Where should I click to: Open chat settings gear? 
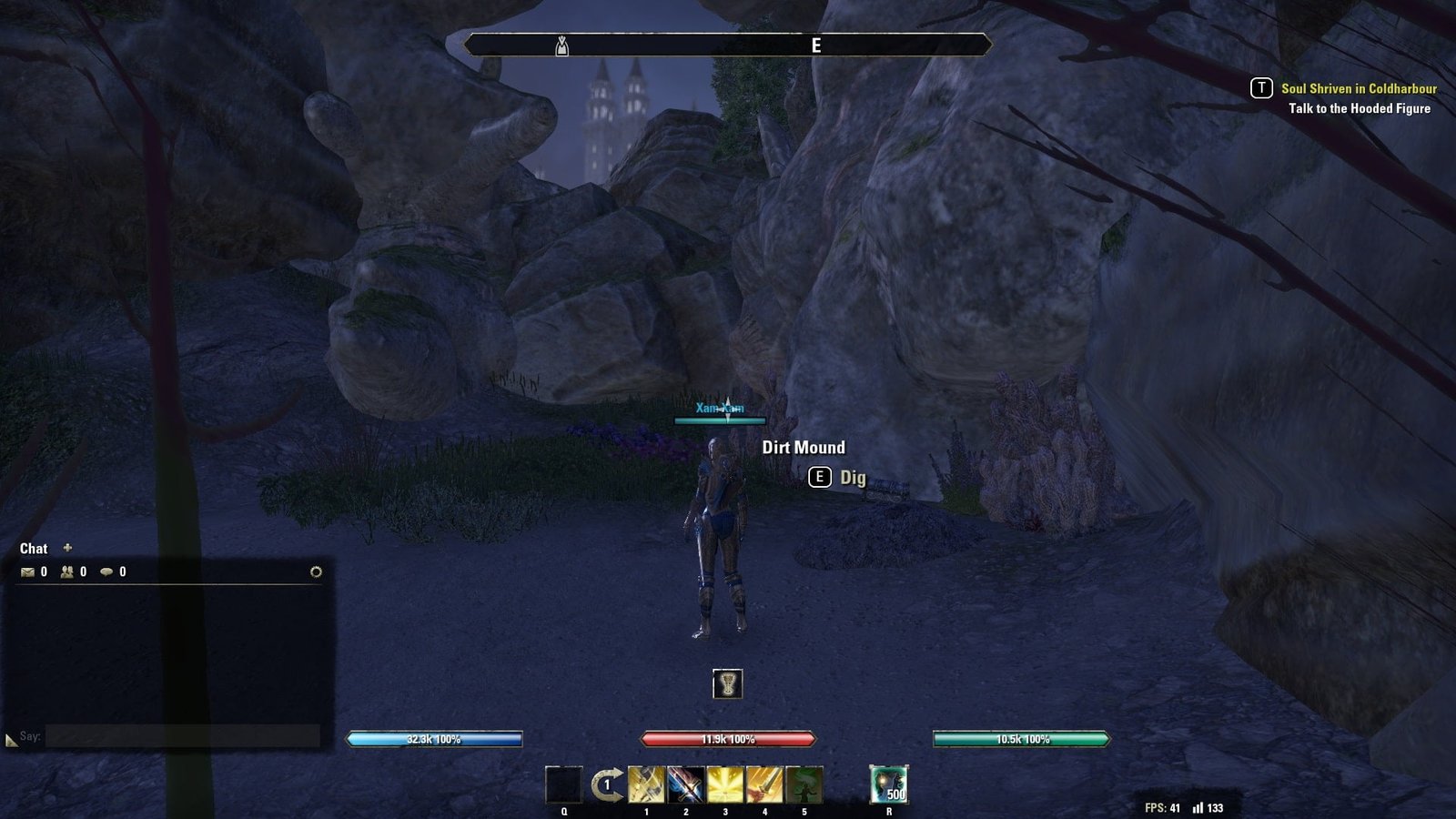pos(316,572)
